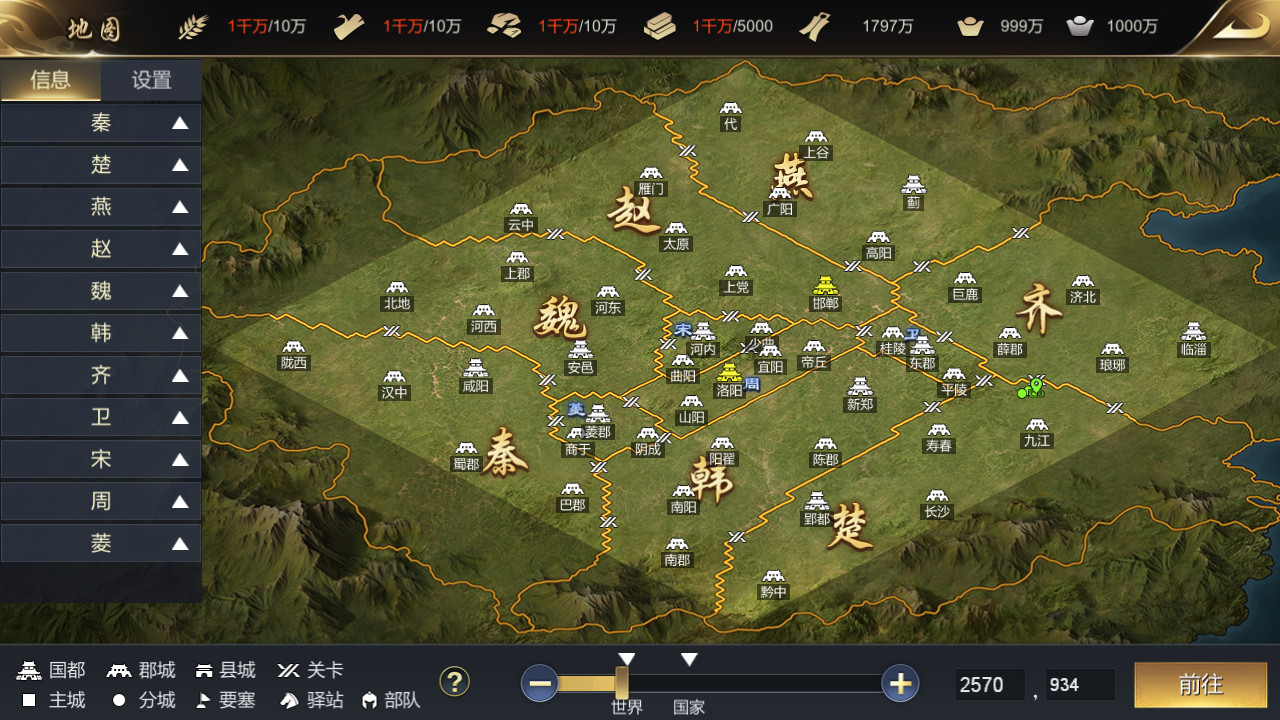
Task: Expand the 萎 list row
Action: 101,544
